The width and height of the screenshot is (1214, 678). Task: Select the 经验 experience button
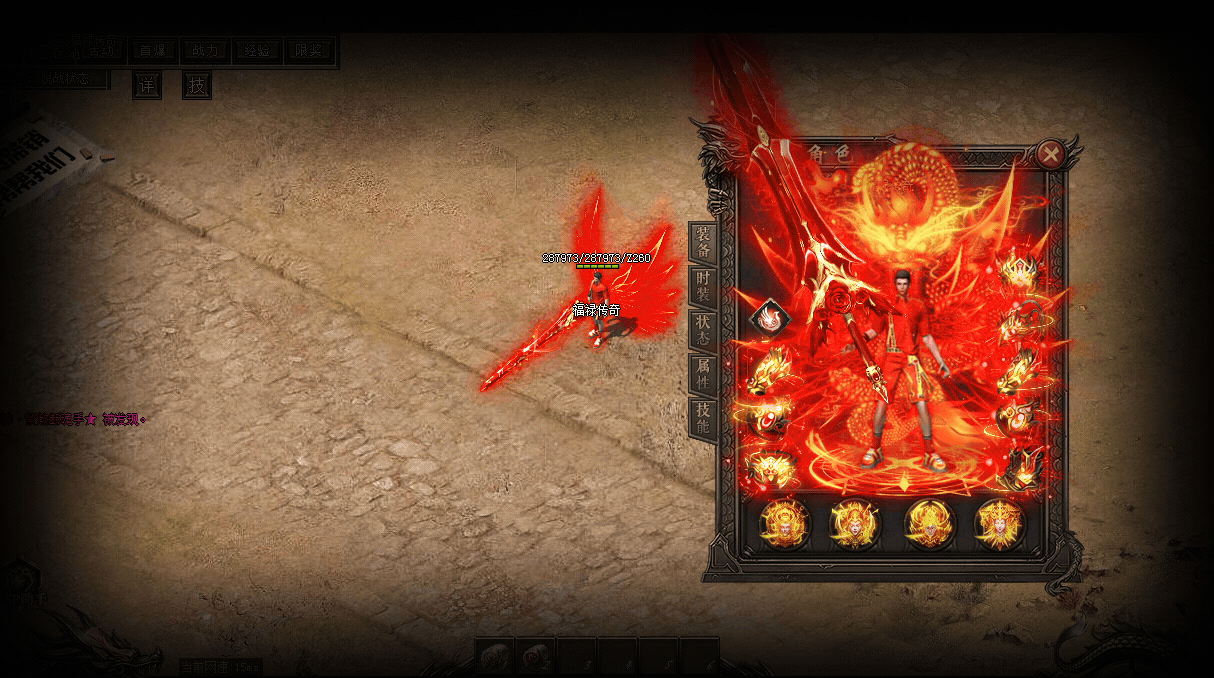[257, 51]
